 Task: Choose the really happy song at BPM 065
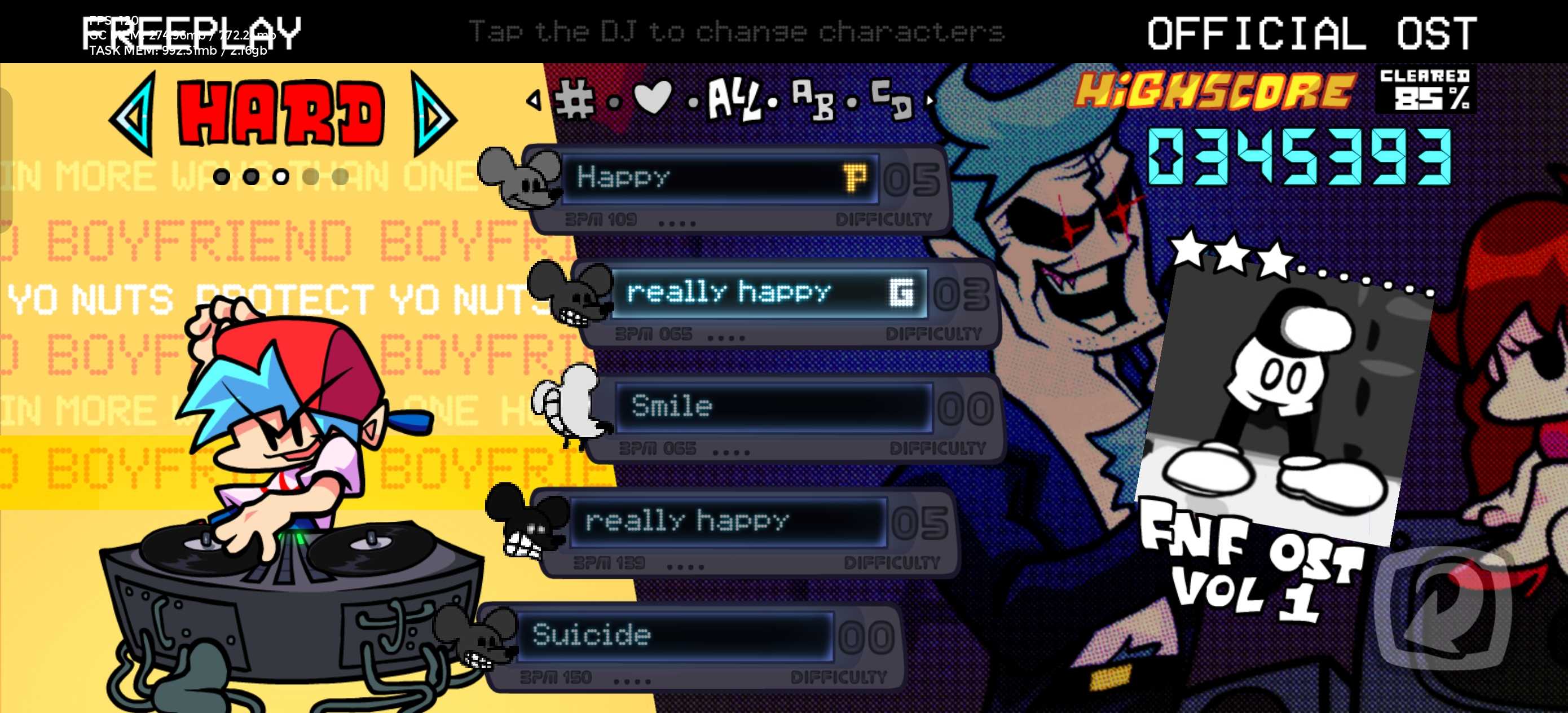pos(768,293)
